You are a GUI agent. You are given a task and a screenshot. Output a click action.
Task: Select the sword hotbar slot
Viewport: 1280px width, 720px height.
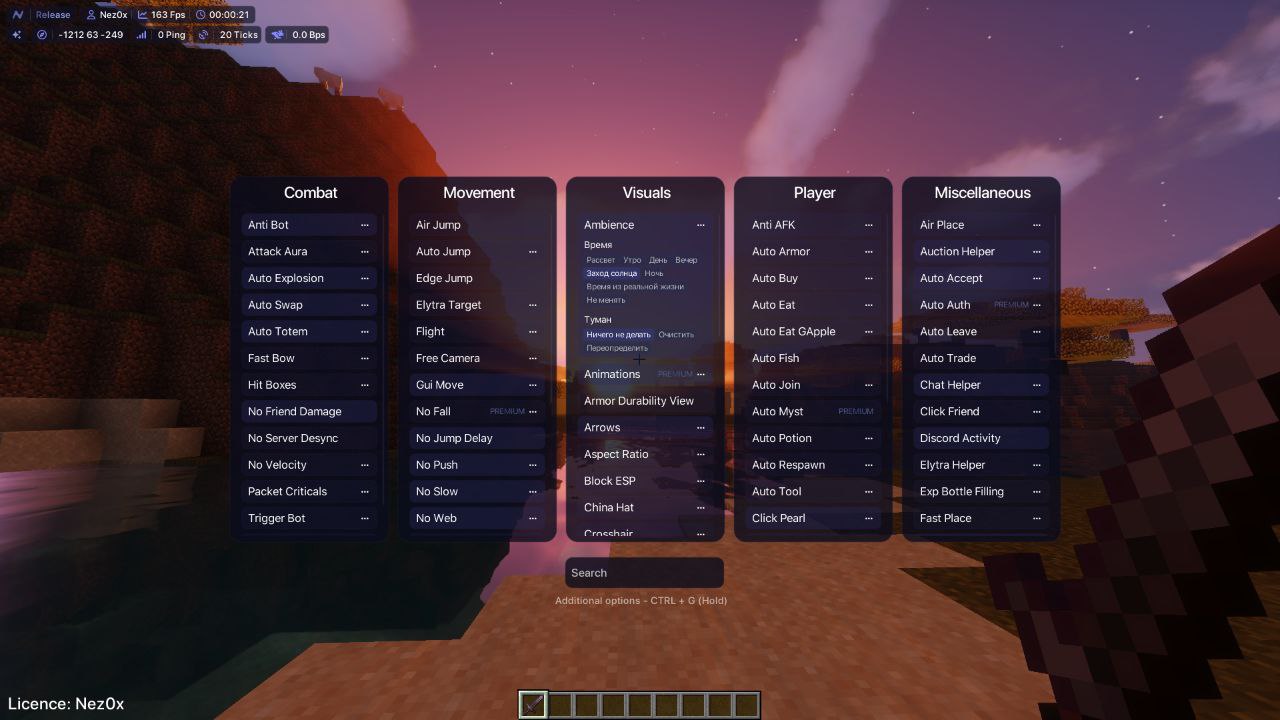click(533, 705)
